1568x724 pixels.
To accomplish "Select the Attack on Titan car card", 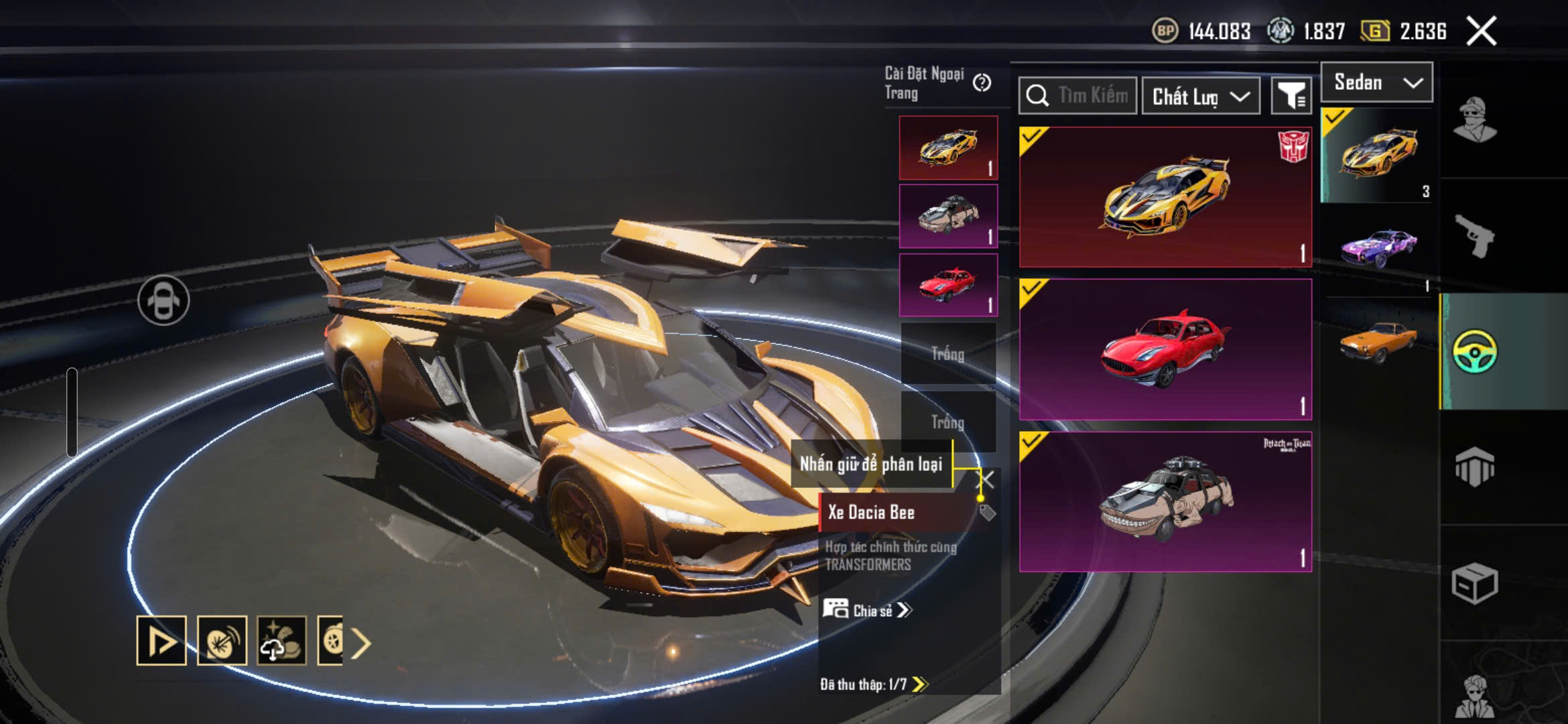I will pos(1165,501).
